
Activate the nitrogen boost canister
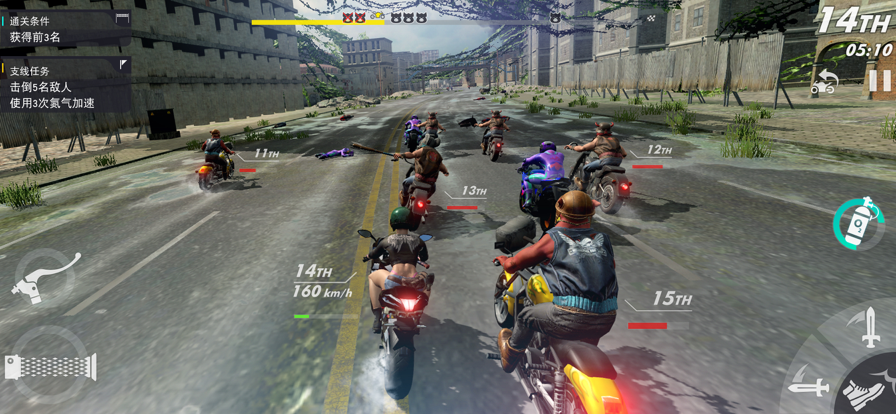[x=857, y=222]
